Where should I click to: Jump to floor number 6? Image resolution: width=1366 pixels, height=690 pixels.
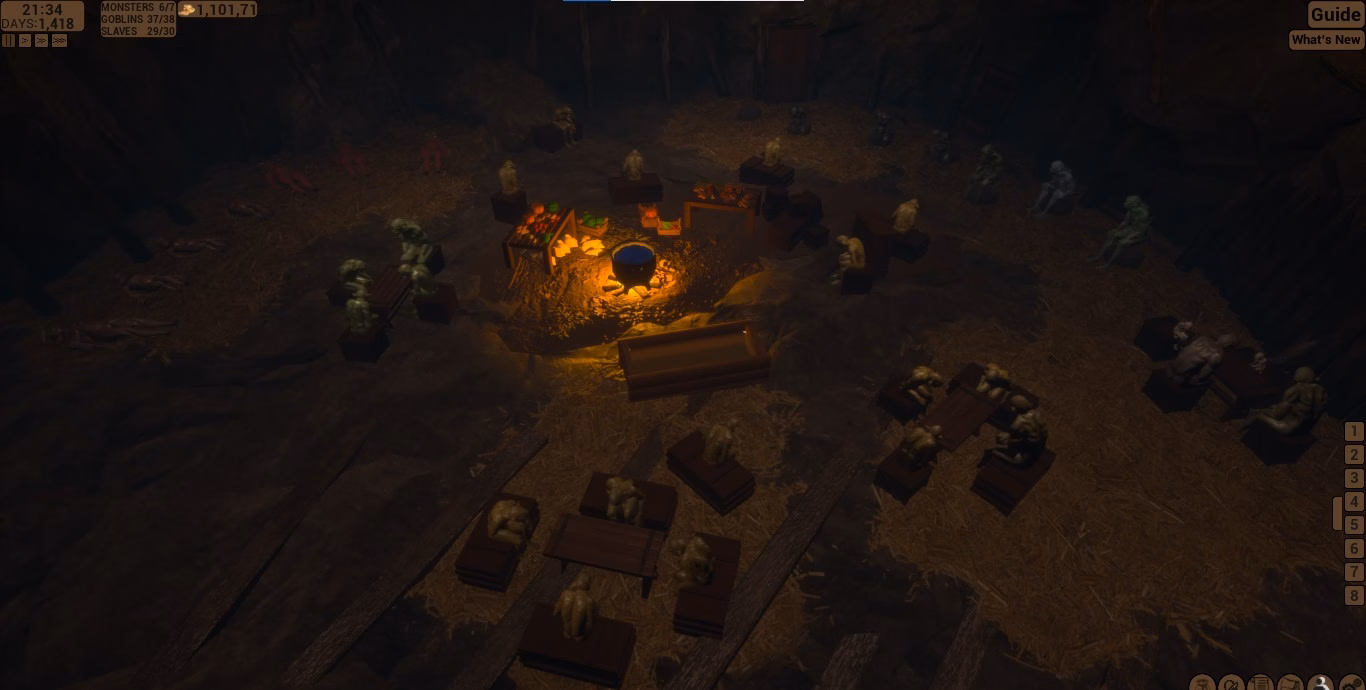point(1354,548)
